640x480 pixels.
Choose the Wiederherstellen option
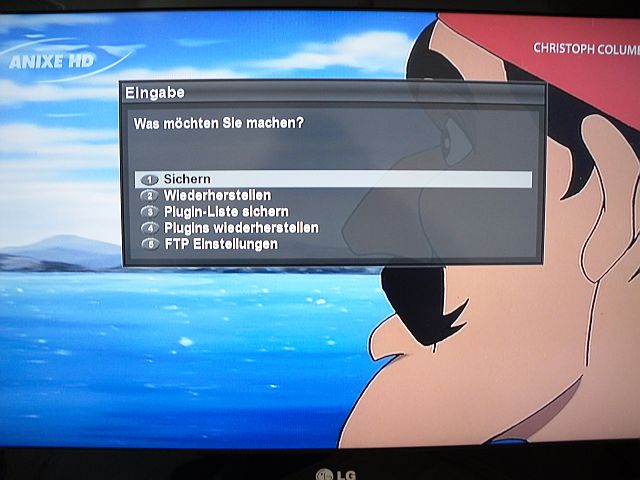217,195
